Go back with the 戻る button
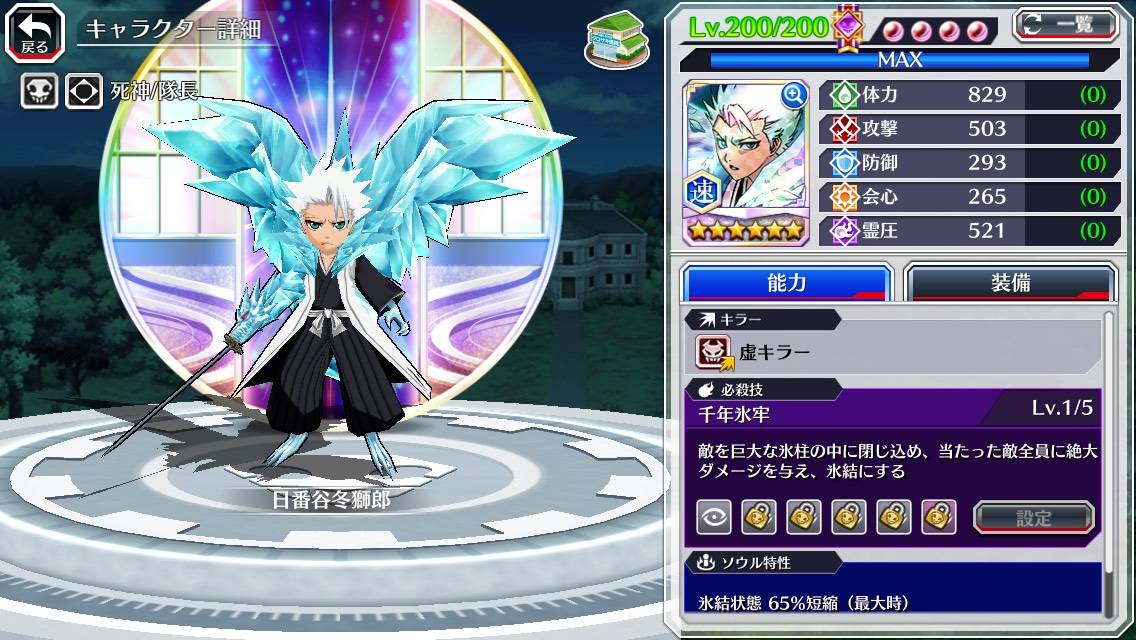The width and height of the screenshot is (1136, 640). [x=34, y=30]
